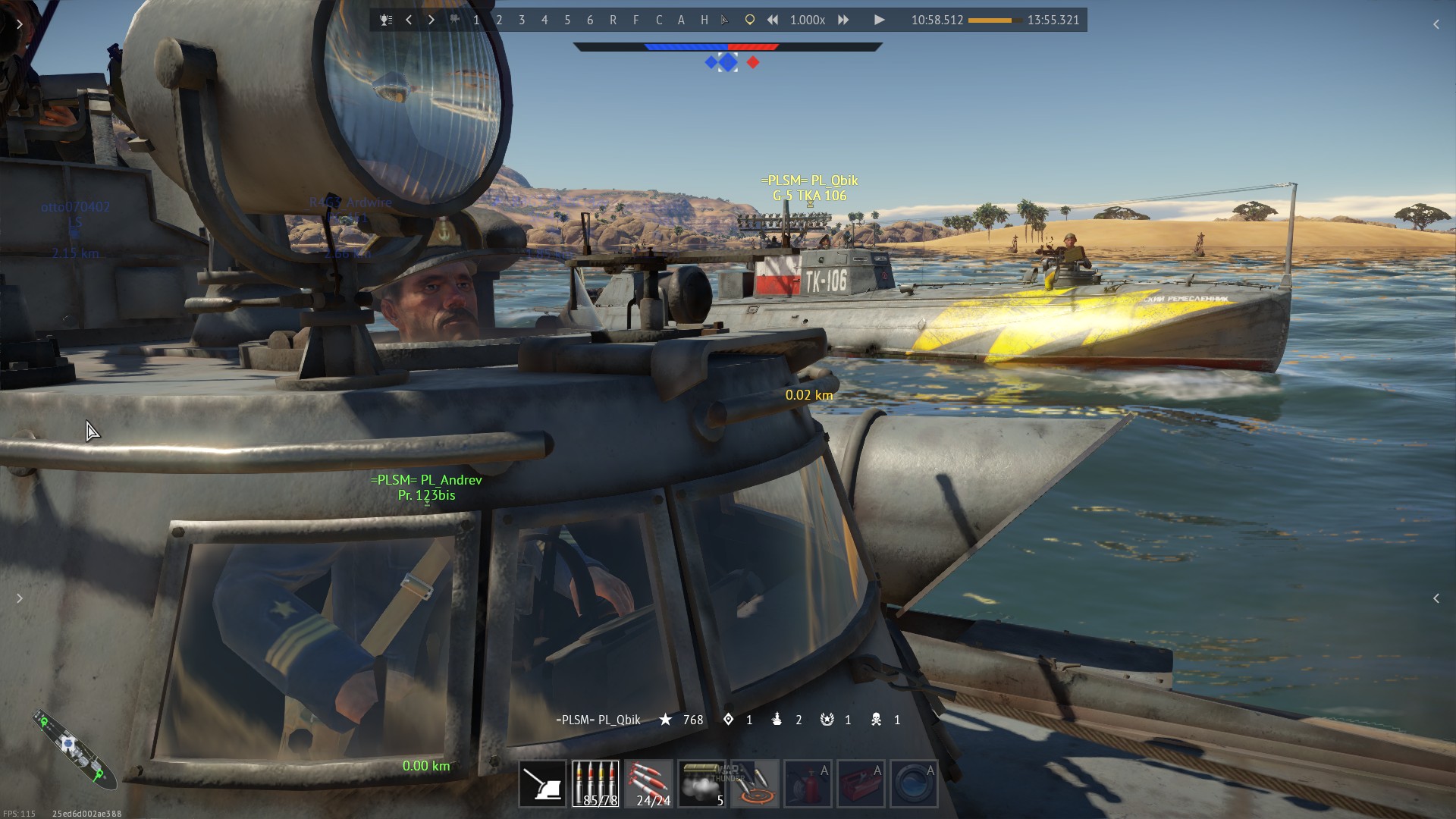Select the main gun turret slot
This screenshot has height=819, width=1456.
click(x=542, y=783)
